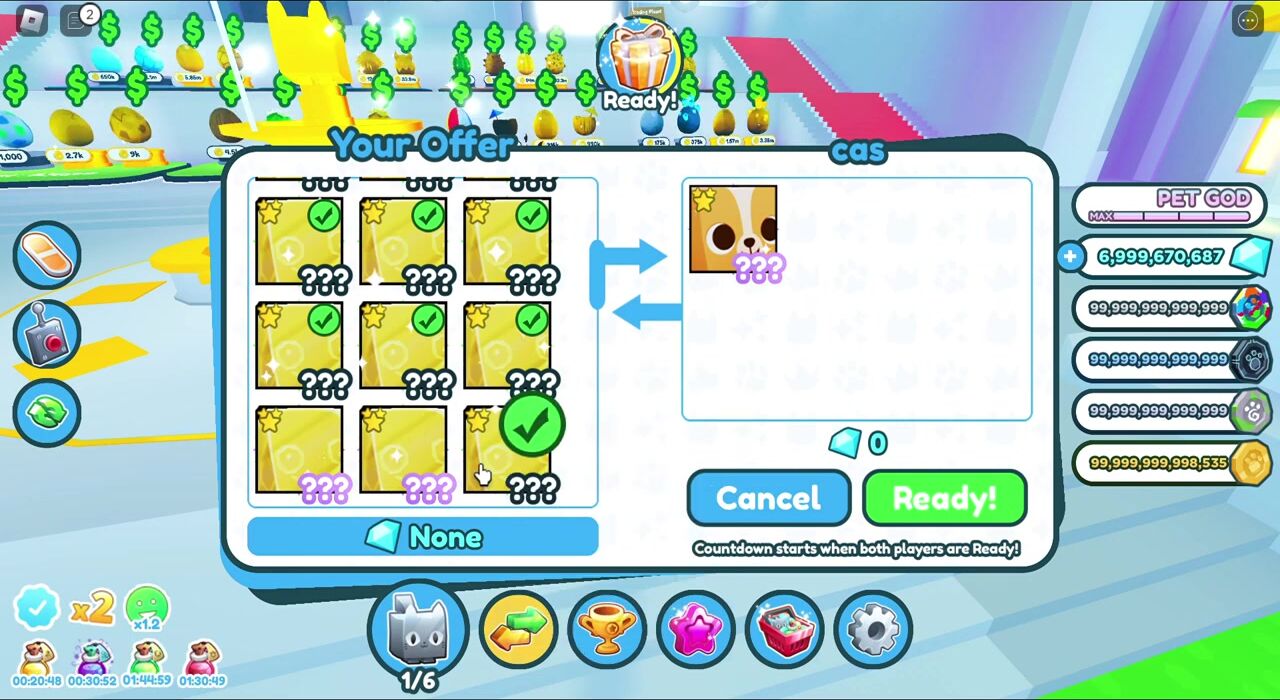1280x700 pixels.
Task: Click the blue verified checkmark badge
Action: coord(36,607)
